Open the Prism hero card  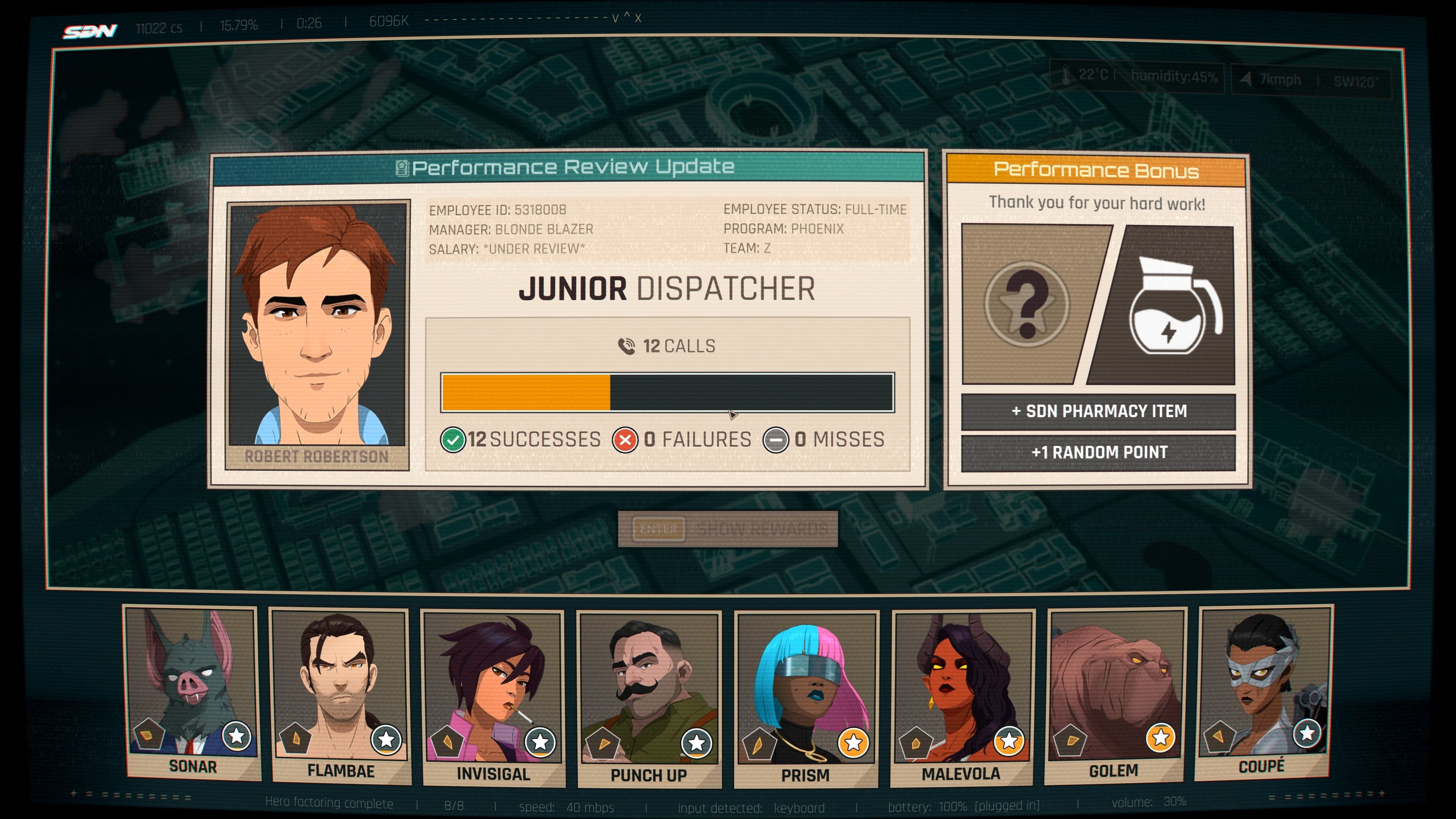tap(805, 698)
